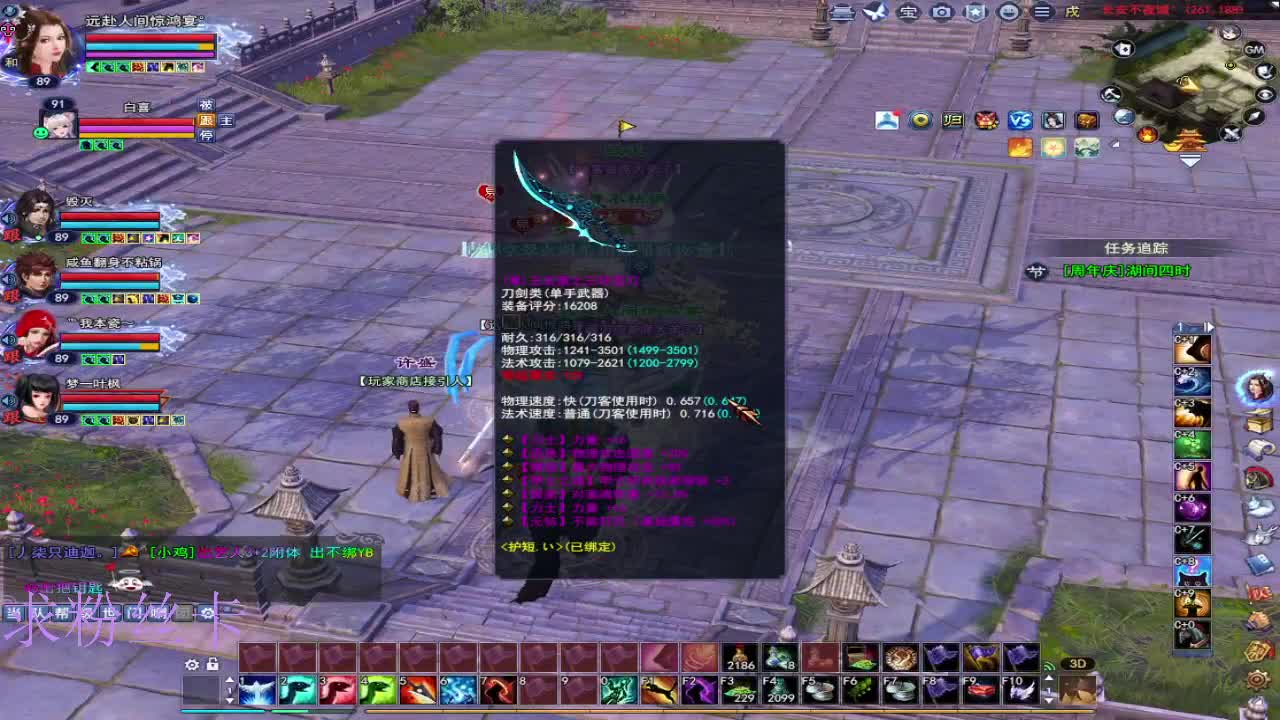Screen dimensions: 1280x720
Task: Expand the hidden activity icons with small triangle
Action: [x=1114, y=143]
